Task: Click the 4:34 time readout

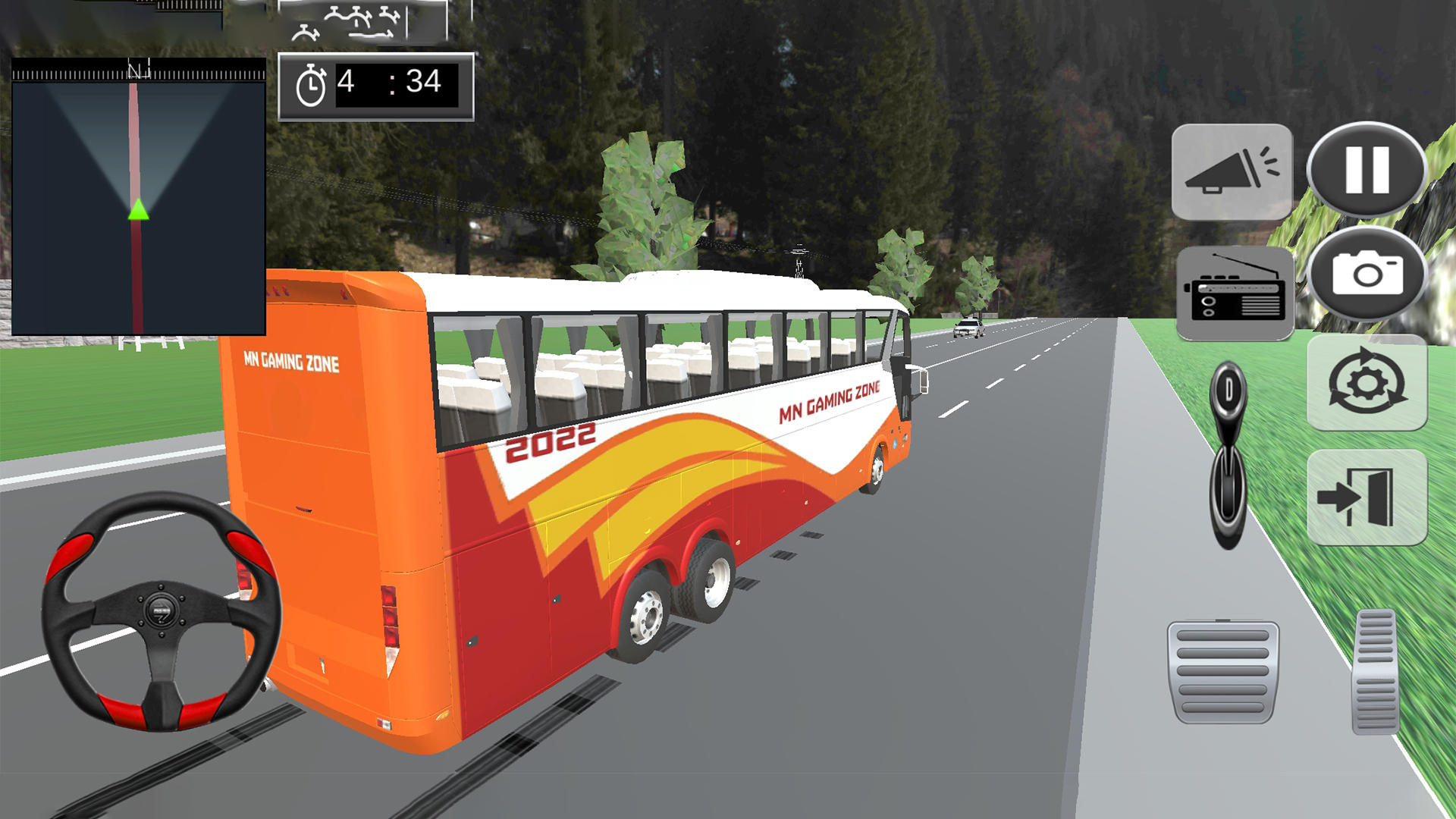Action: [x=388, y=83]
